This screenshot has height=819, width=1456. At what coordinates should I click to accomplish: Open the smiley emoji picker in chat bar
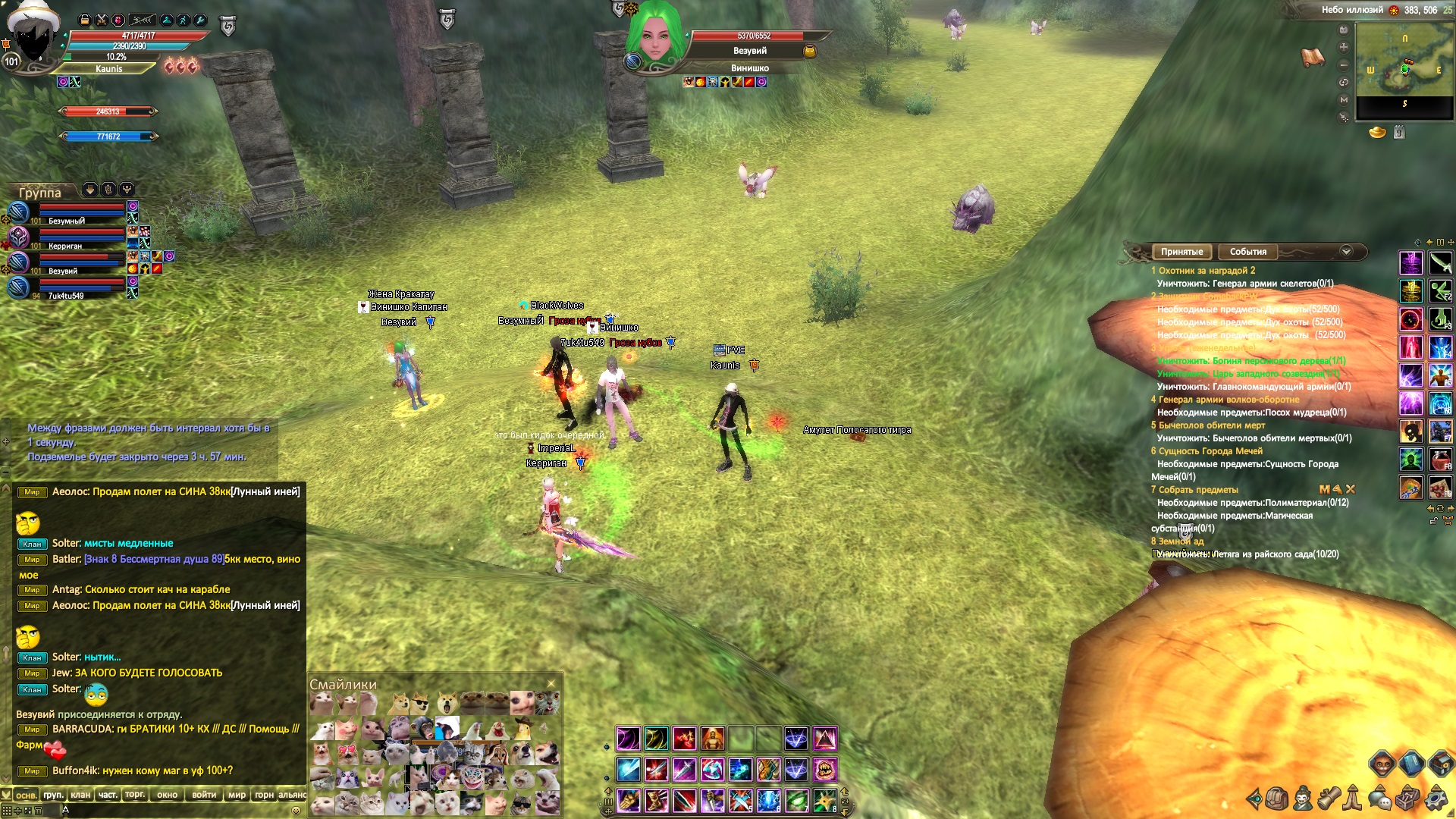point(296,810)
